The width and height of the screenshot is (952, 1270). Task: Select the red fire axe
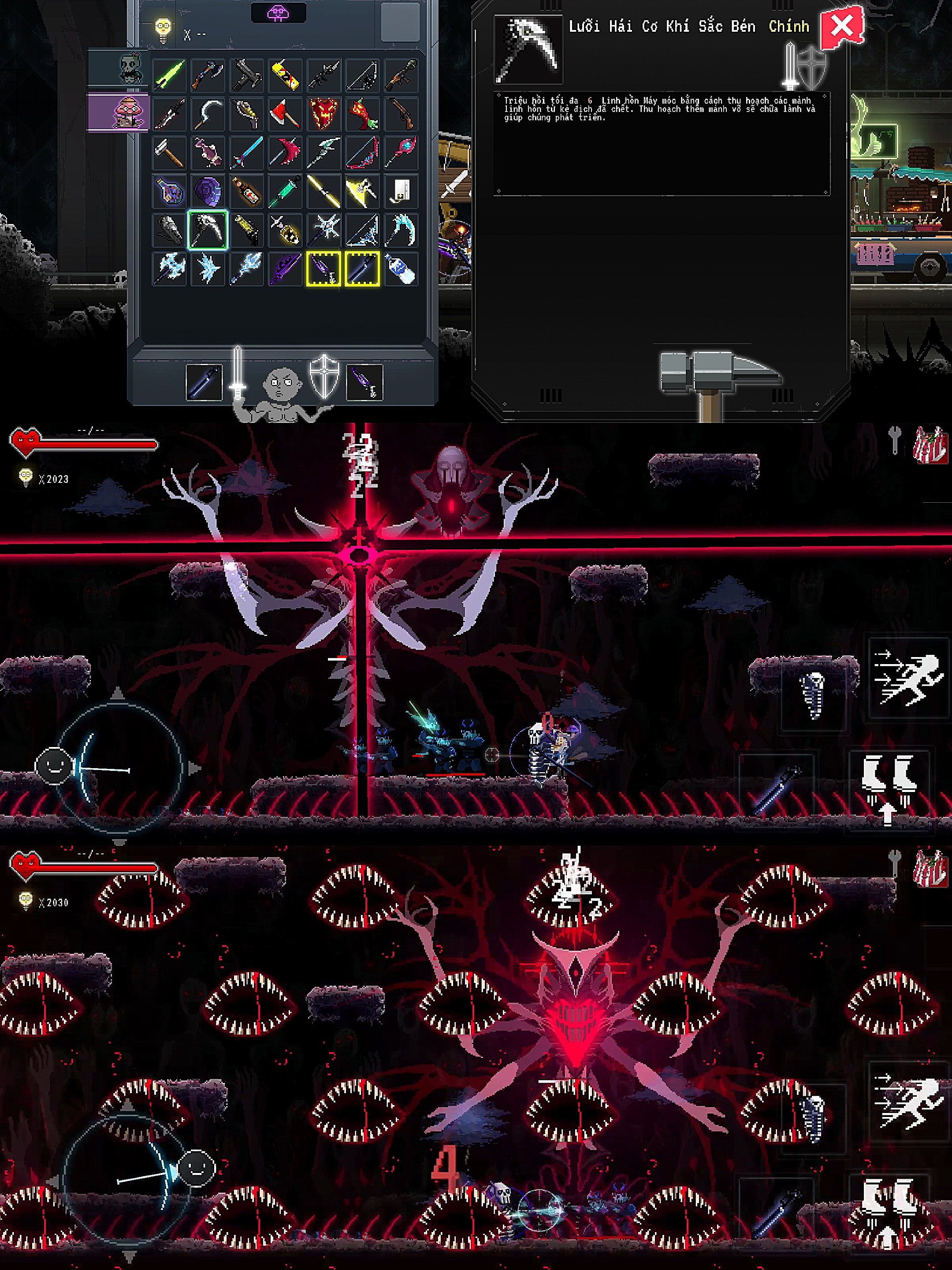click(x=285, y=114)
